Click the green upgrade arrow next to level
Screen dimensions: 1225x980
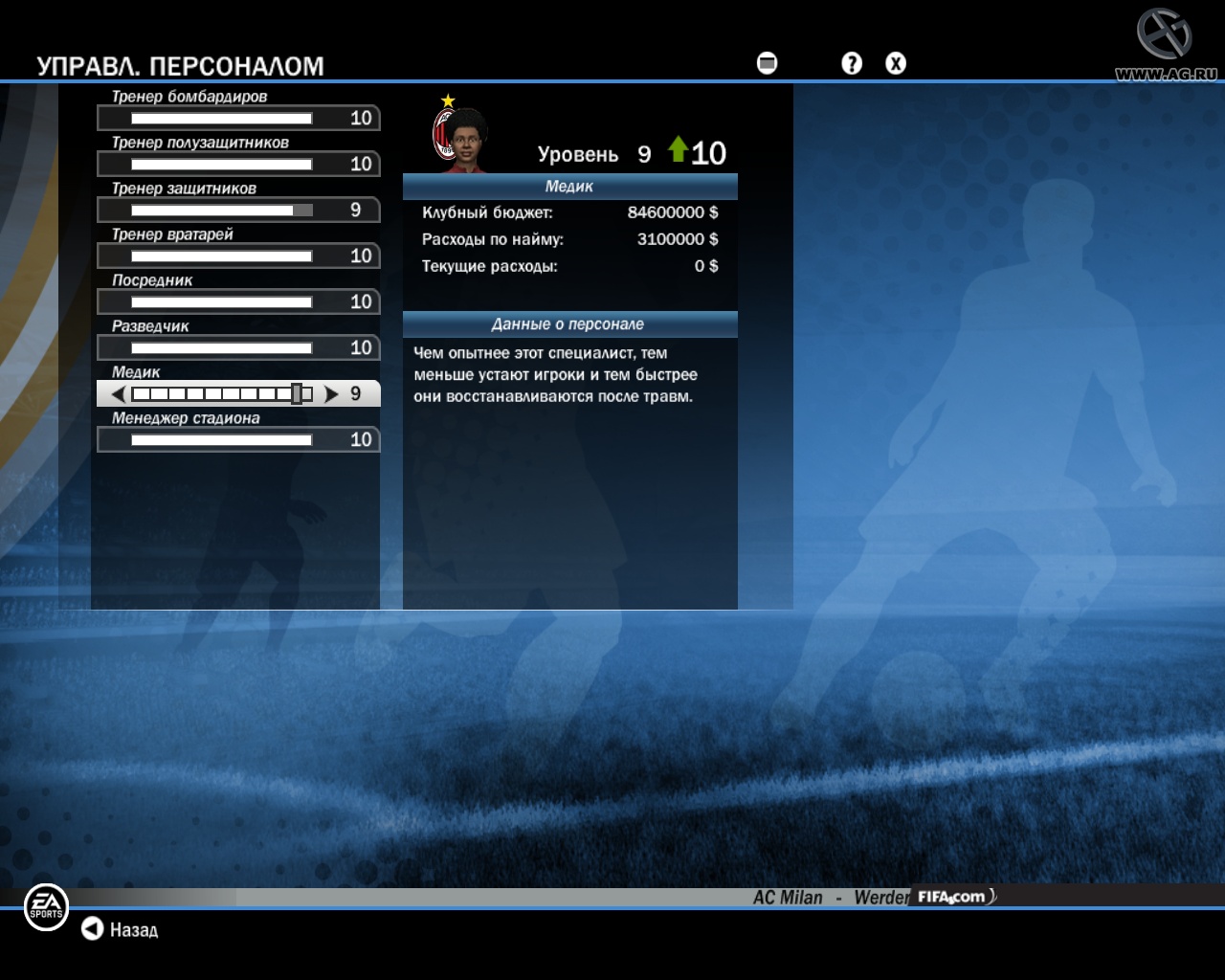(x=679, y=149)
